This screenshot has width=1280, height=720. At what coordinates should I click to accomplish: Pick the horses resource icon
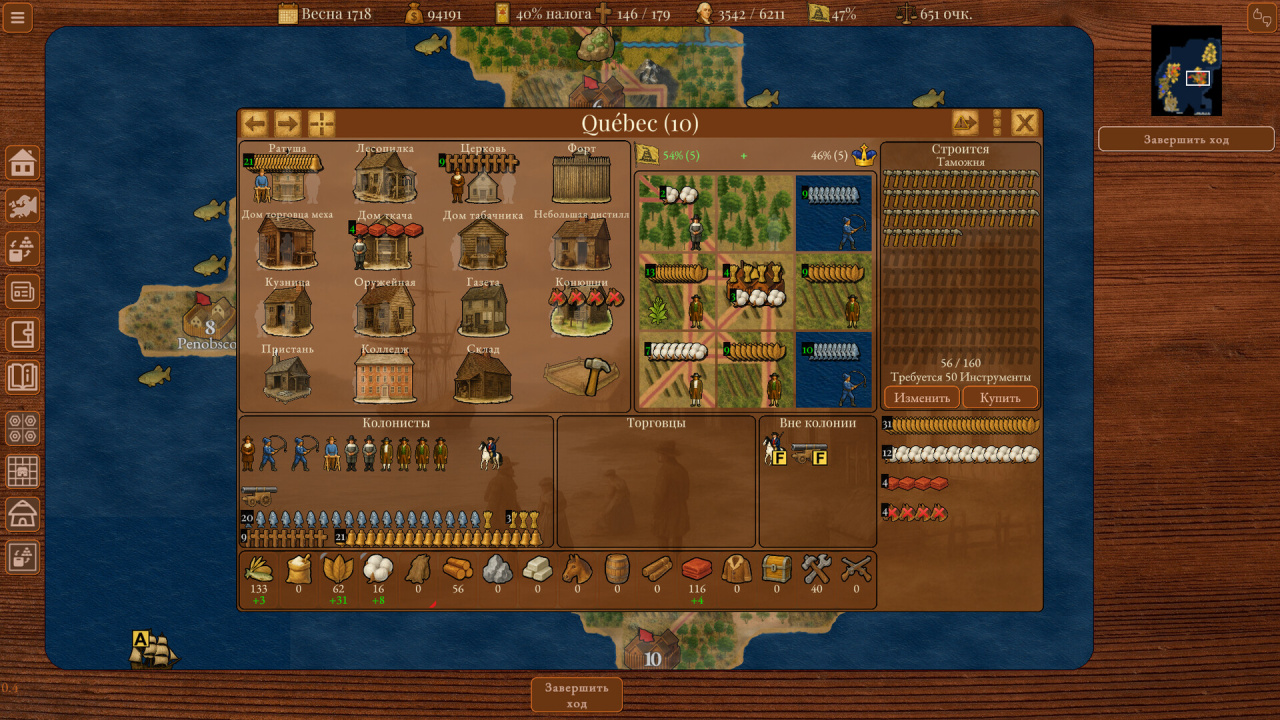tap(577, 570)
